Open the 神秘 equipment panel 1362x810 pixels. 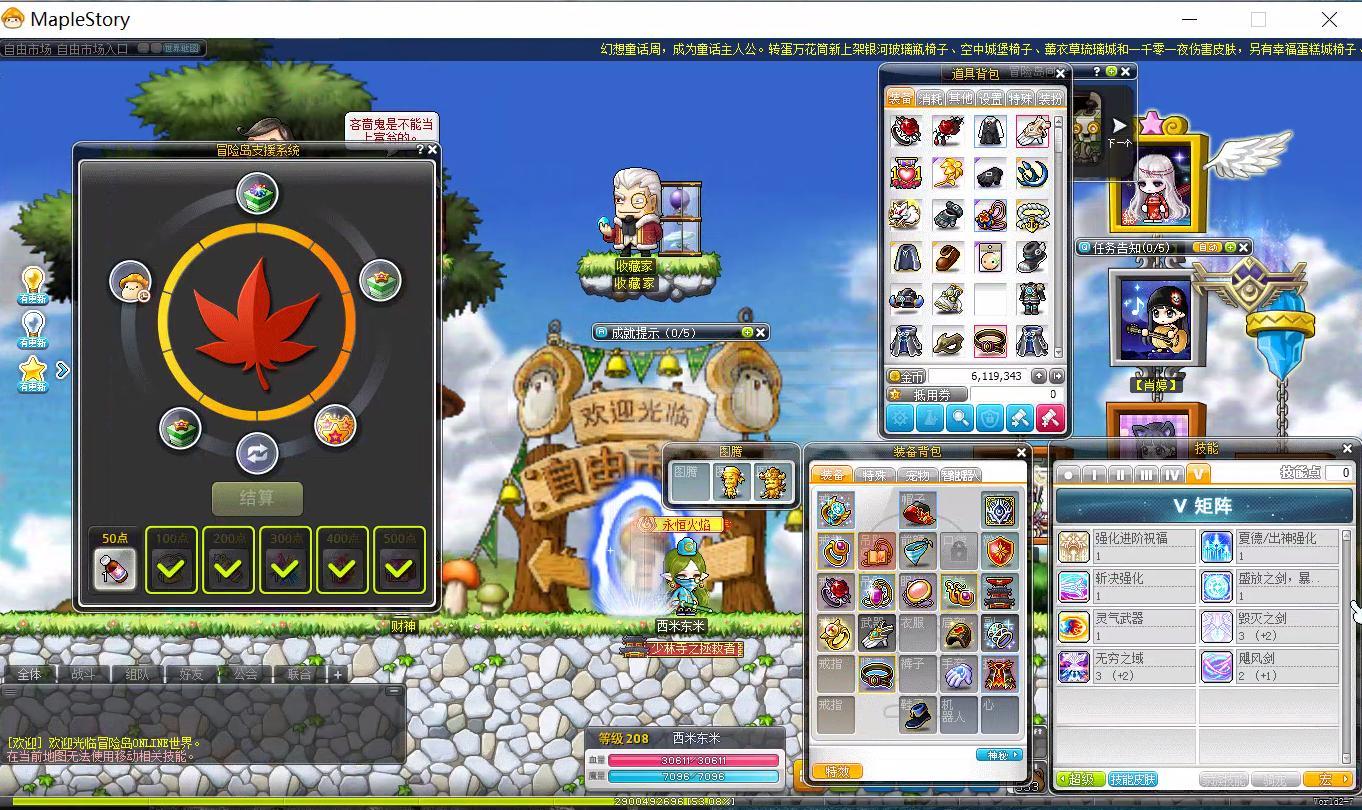(x=998, y=755)
